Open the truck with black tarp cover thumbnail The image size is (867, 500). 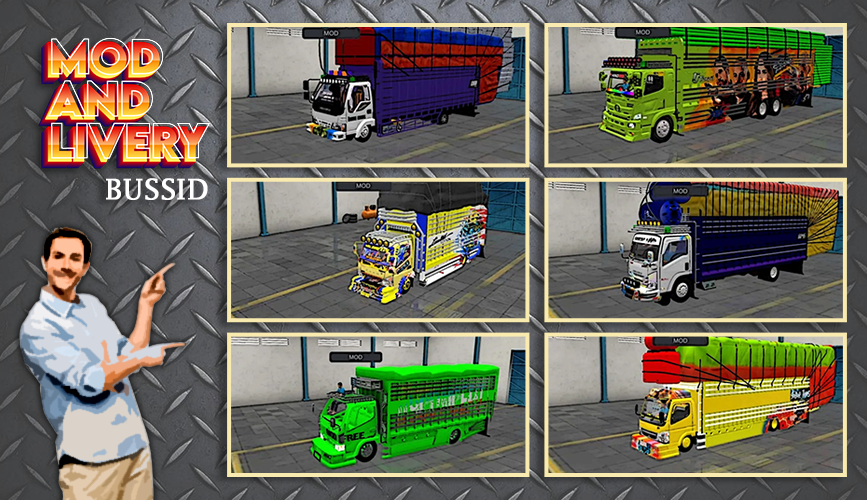[x=378, y=250]
